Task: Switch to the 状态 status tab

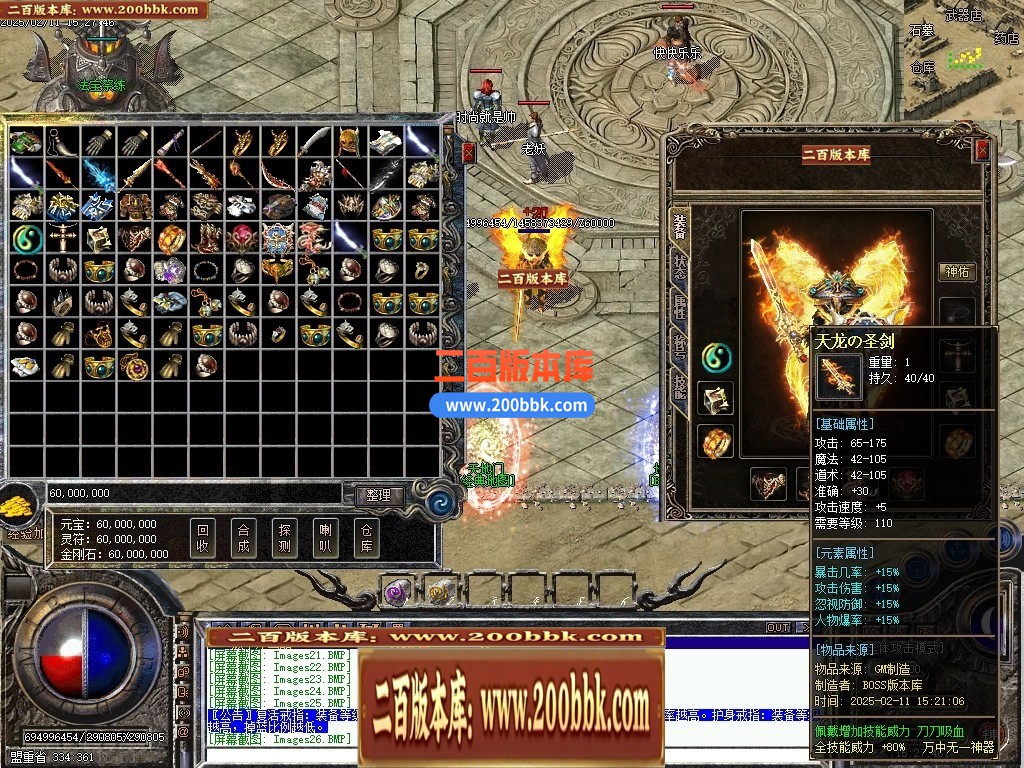Action: tap(680, 266)
